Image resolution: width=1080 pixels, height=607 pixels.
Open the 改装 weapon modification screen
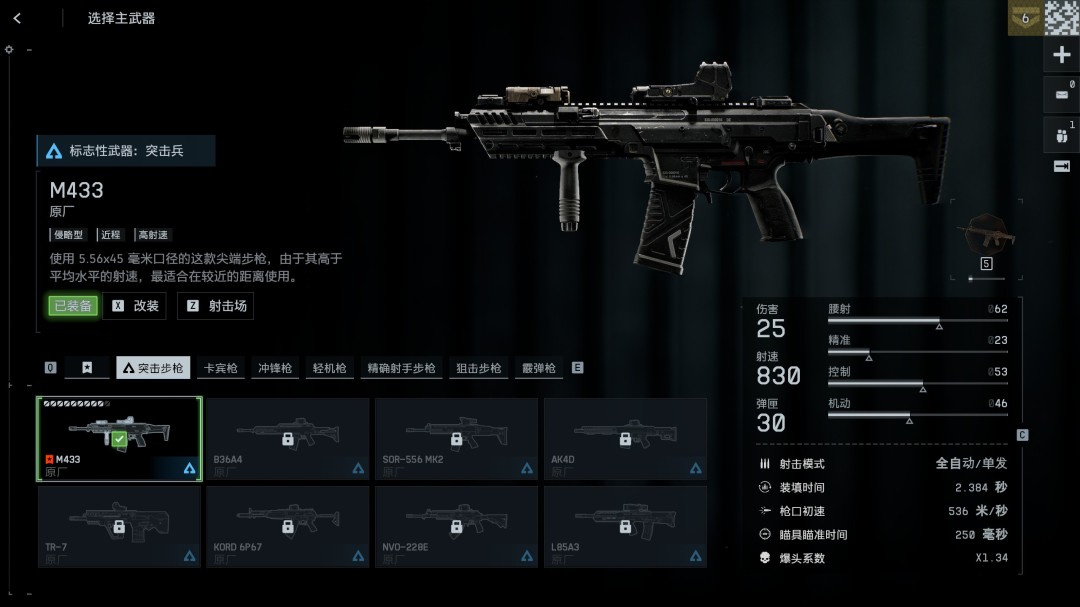click(x=136, y=306)
